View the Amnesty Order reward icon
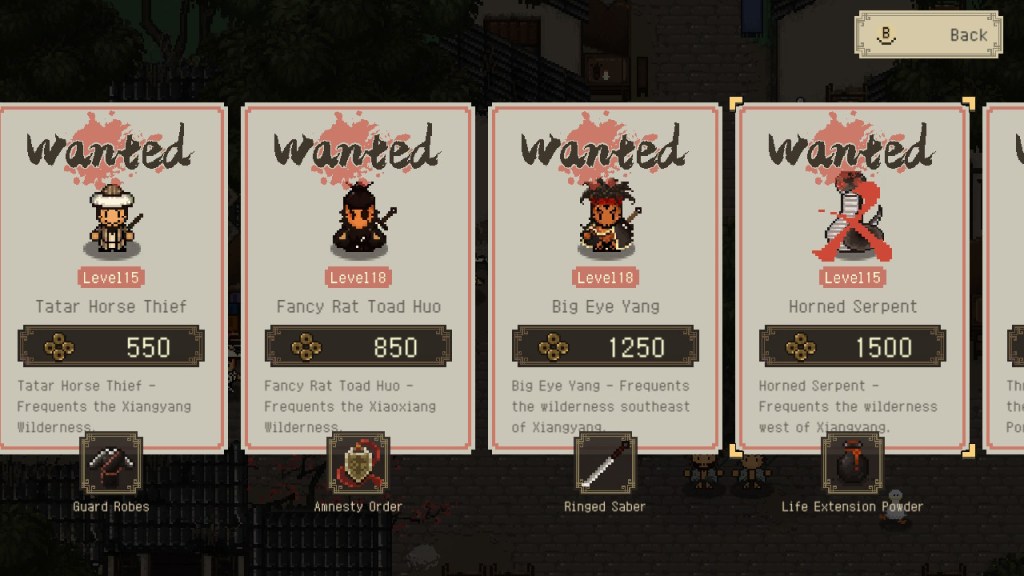 (x=358, y=464)
